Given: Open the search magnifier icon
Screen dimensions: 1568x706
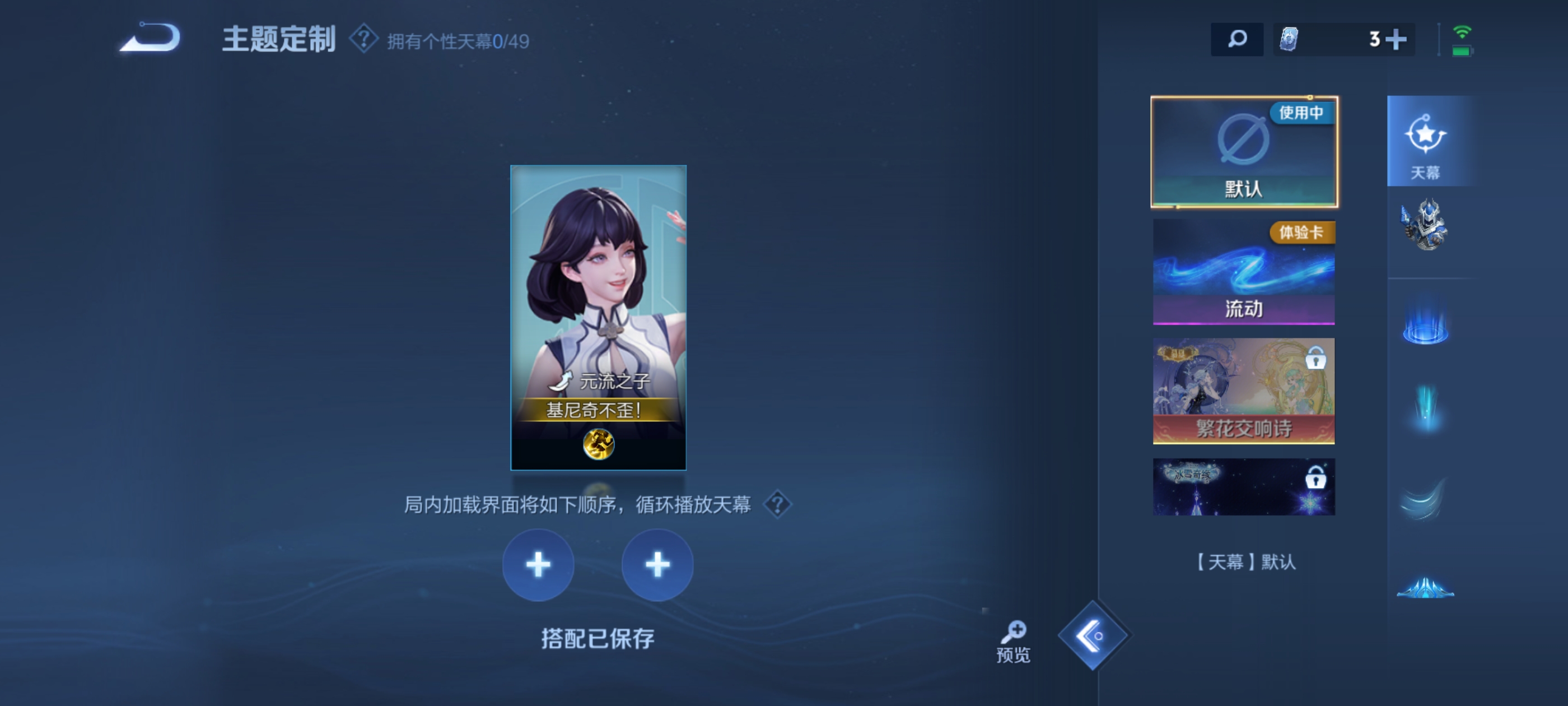Looking at the screenshot, I should [1237, 38].
